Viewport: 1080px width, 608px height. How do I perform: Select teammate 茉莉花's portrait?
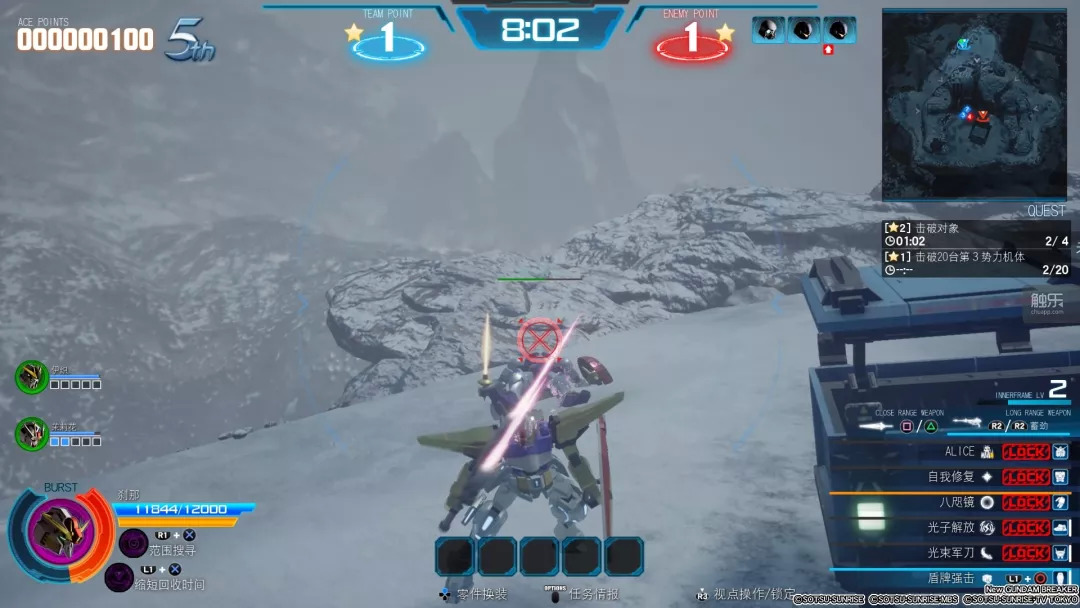click(31, 433)
